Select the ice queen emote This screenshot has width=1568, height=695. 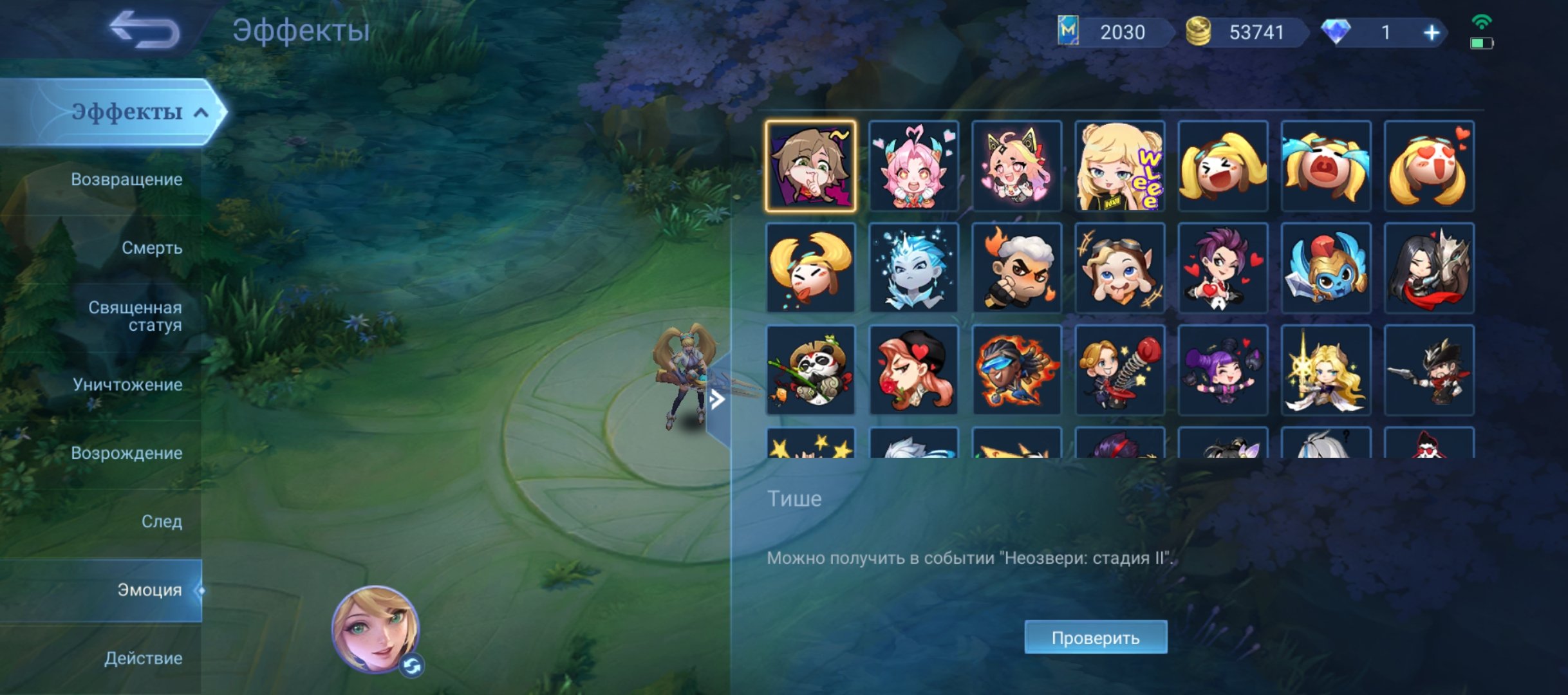[914, 270]
